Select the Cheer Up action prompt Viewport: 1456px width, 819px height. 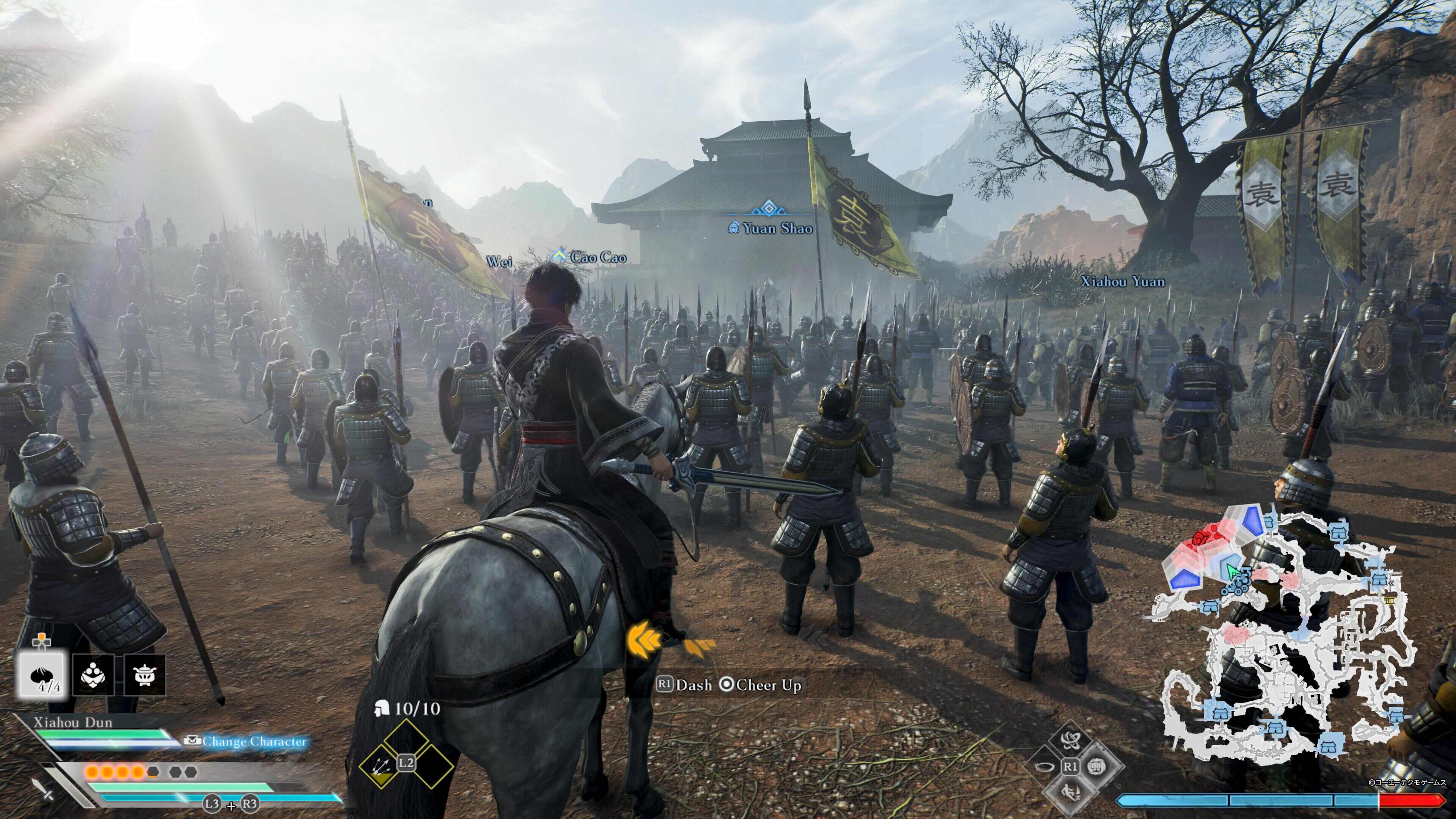pyautogui.click(x=761, y=685)
